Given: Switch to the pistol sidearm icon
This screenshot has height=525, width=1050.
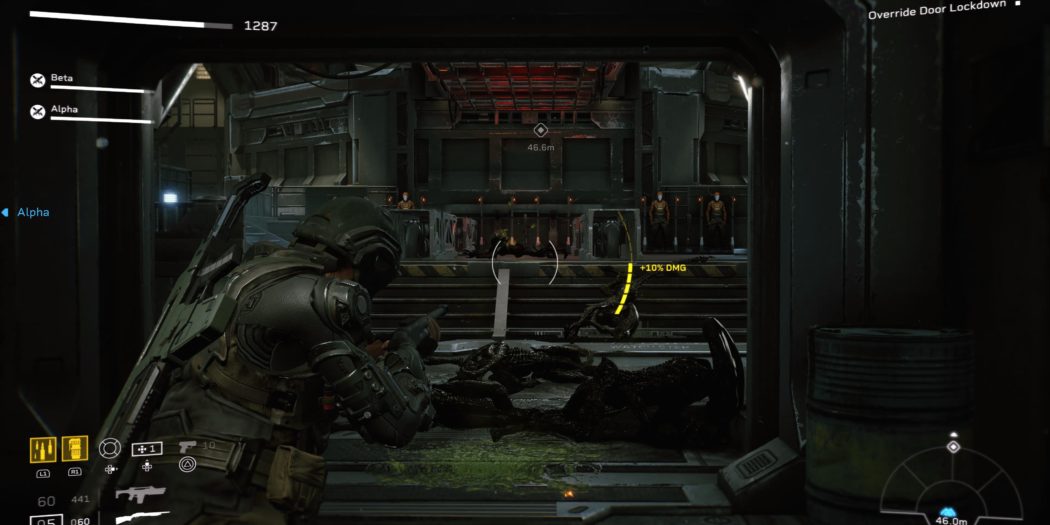Looking at the screenshot, I should tap(187, 447).
